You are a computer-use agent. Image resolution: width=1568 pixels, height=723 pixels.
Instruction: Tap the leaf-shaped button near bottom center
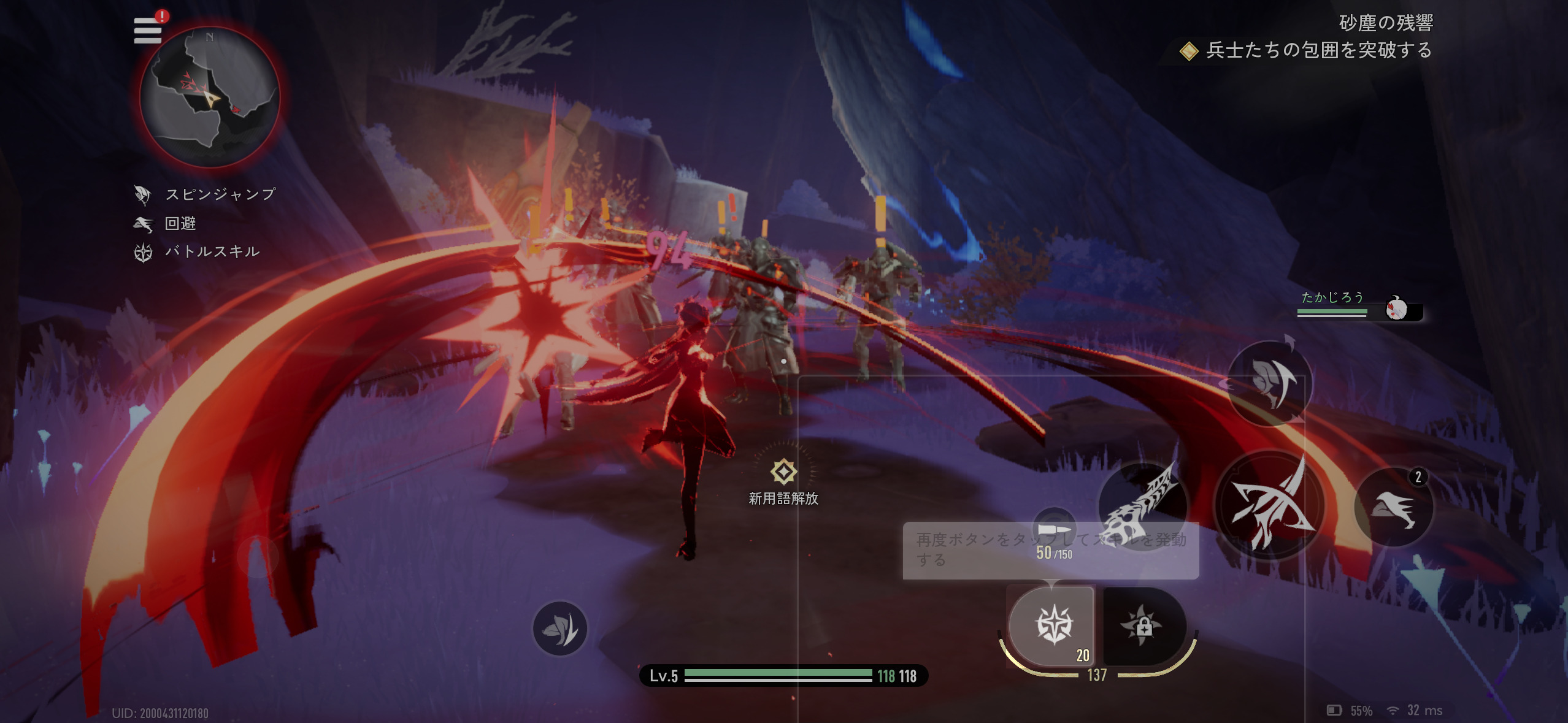559,629
